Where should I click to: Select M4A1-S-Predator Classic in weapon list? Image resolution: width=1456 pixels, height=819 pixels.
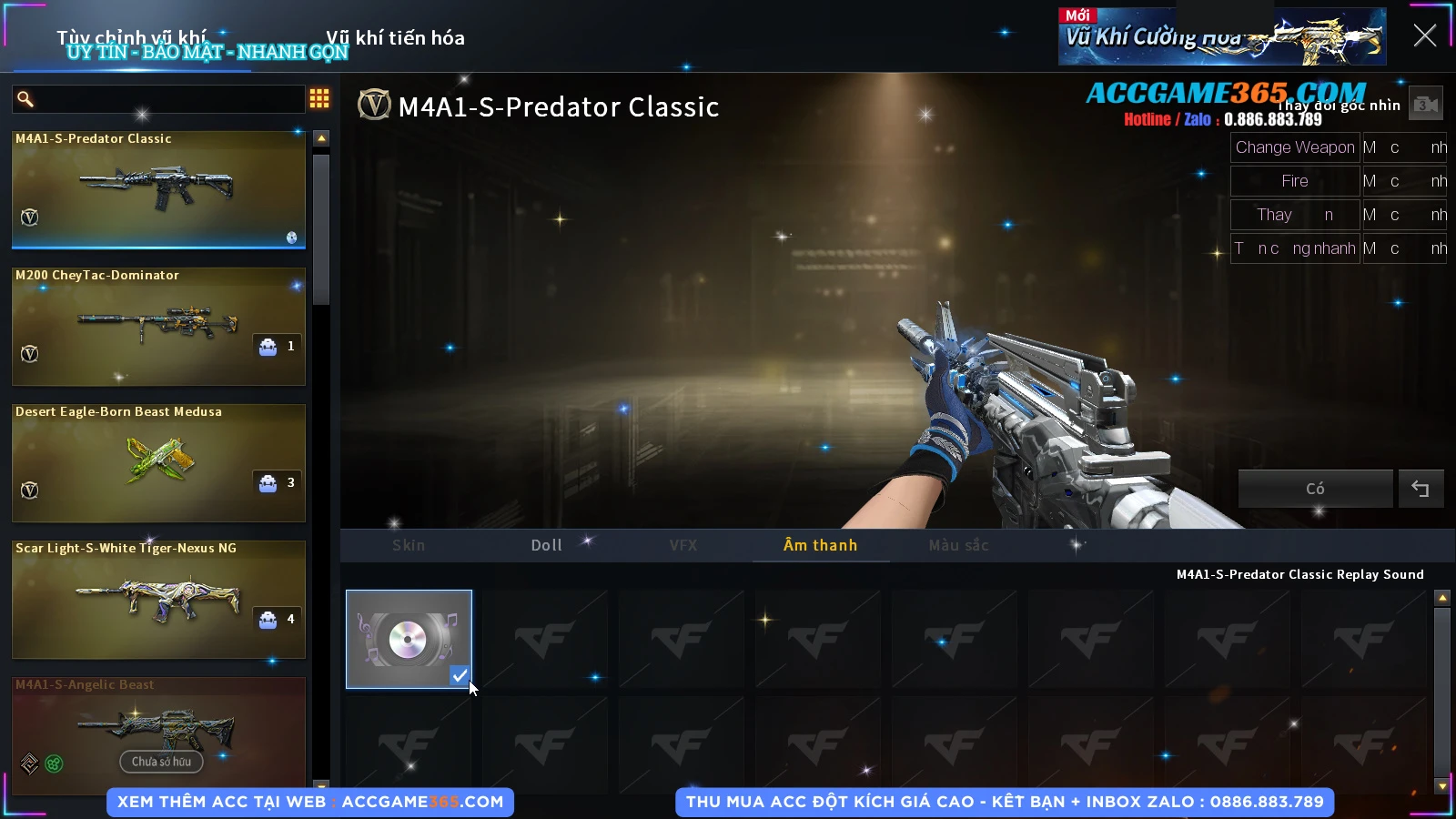[158, 189]
